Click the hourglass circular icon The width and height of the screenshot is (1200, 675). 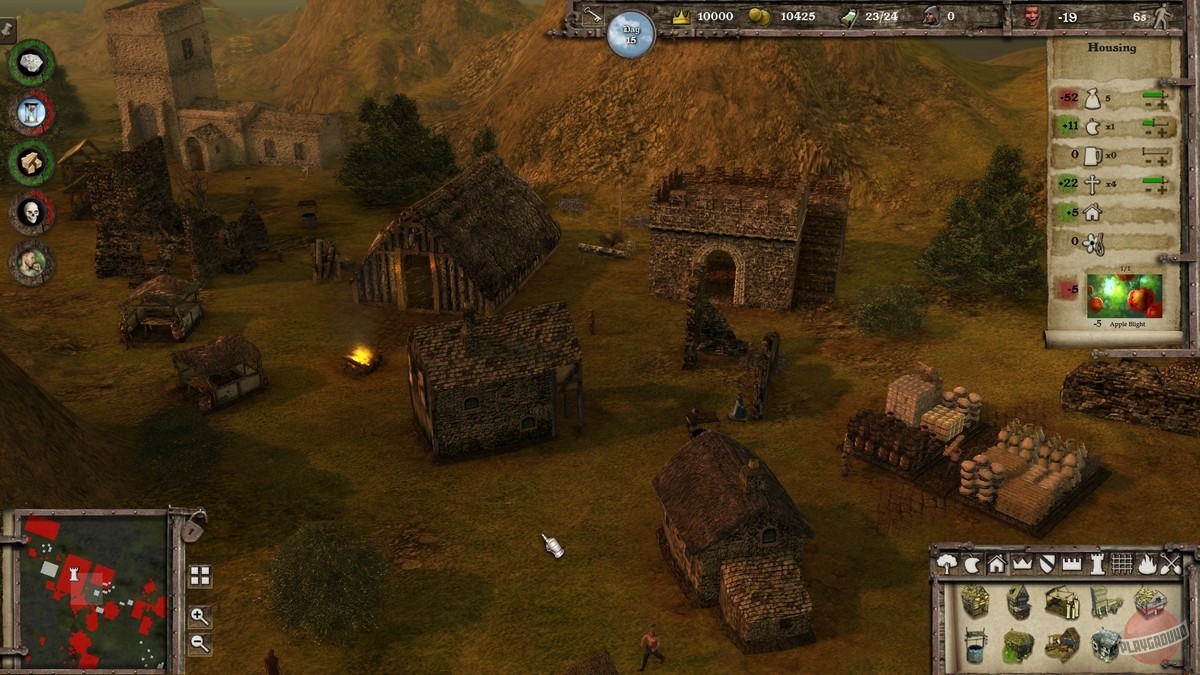(31, 112)
